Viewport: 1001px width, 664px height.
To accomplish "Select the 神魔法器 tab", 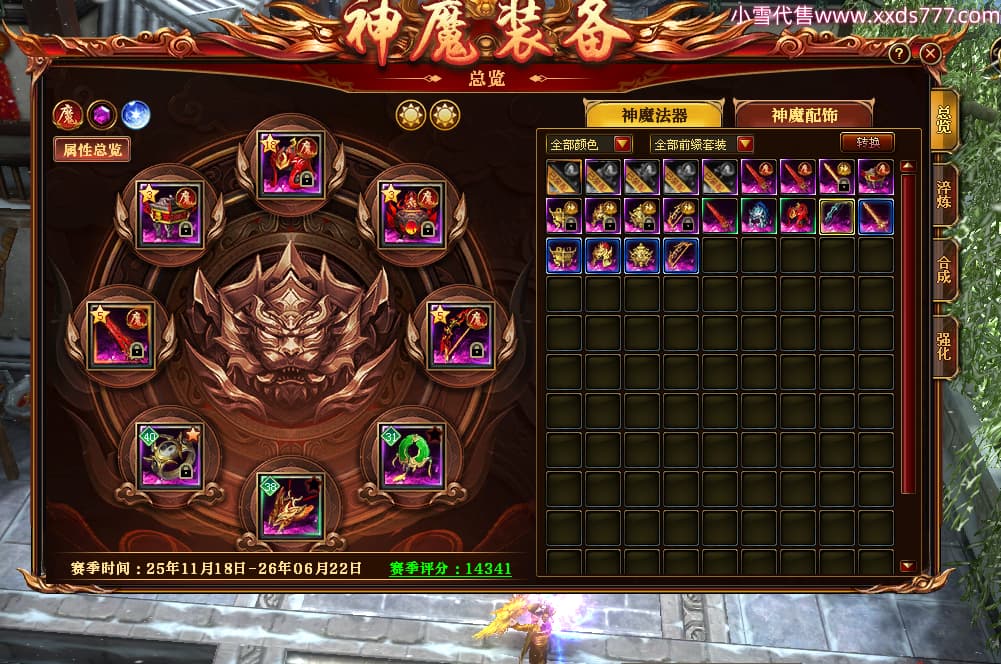I will (654, 115).
